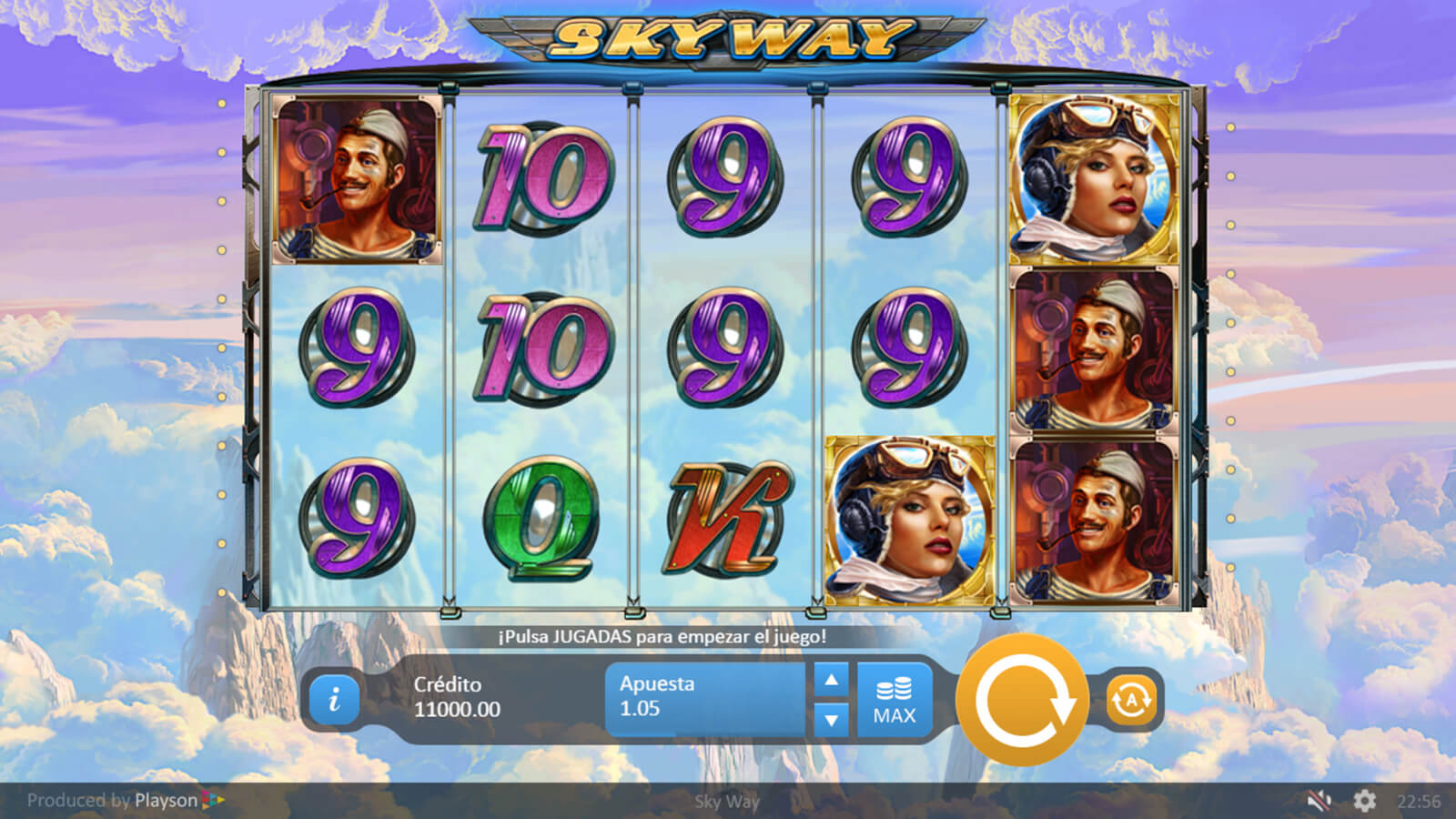Open the game info paytable
This screenshot has height=819, width=1456.
pos(334,699)
